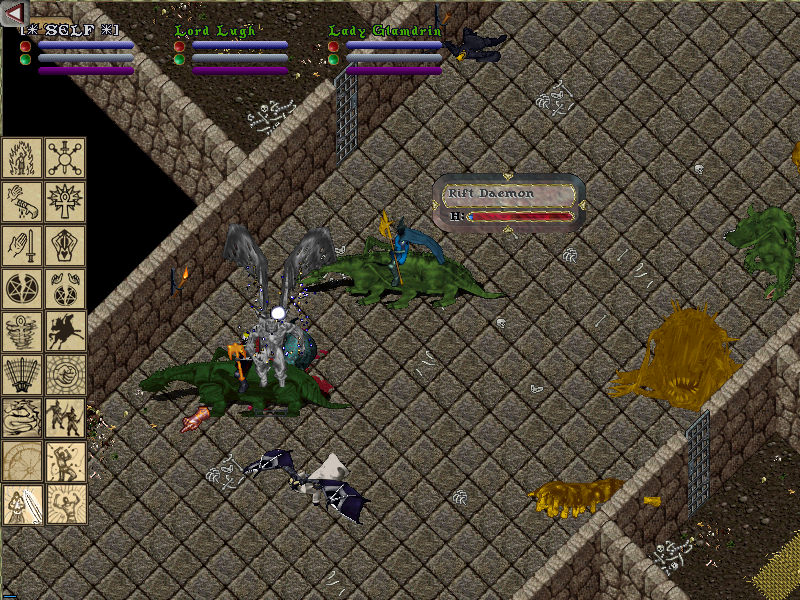Use the horse and rider ability
800x600 pixels.
66,332
